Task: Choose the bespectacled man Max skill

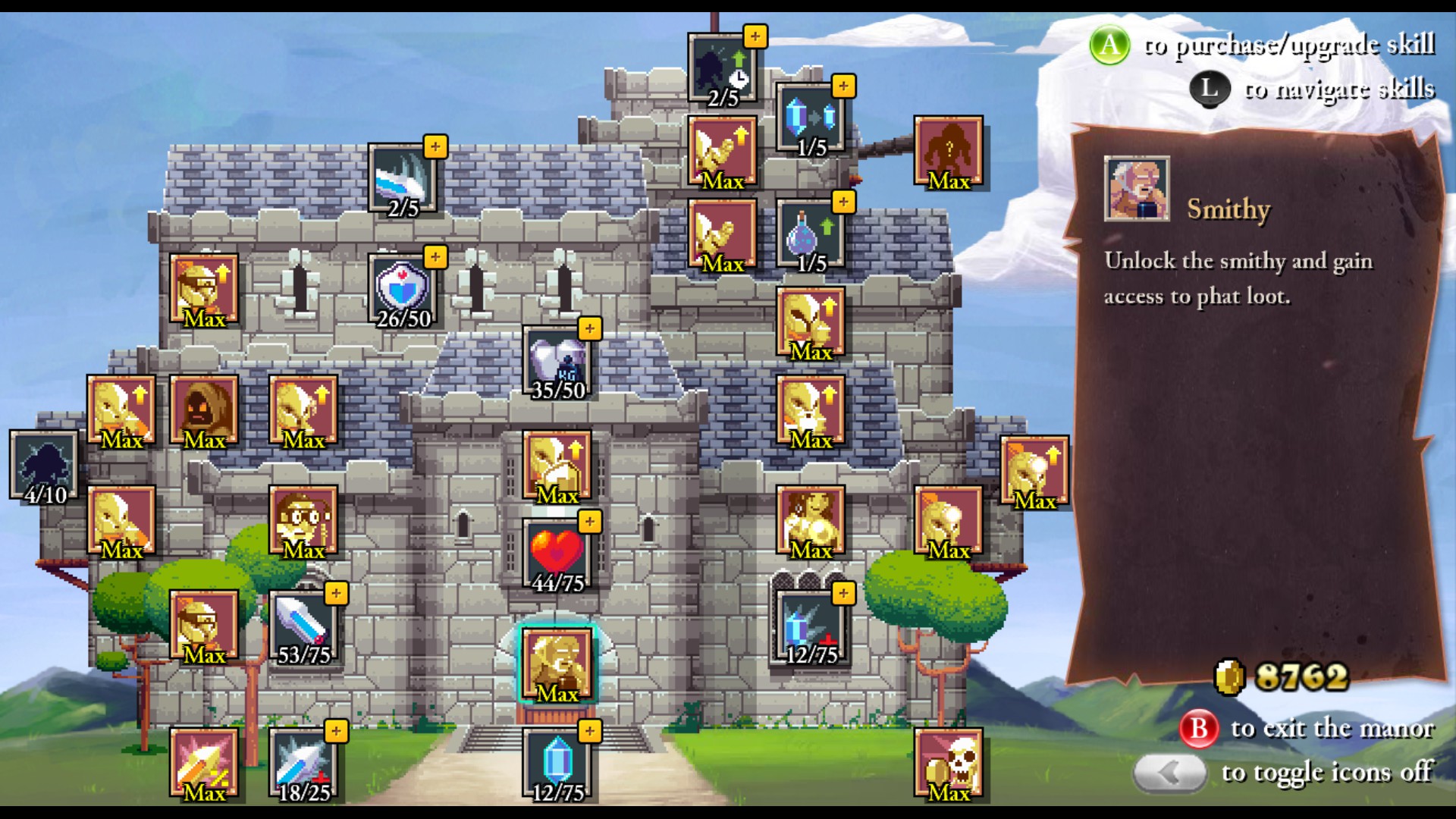Action: pos(303,521)
